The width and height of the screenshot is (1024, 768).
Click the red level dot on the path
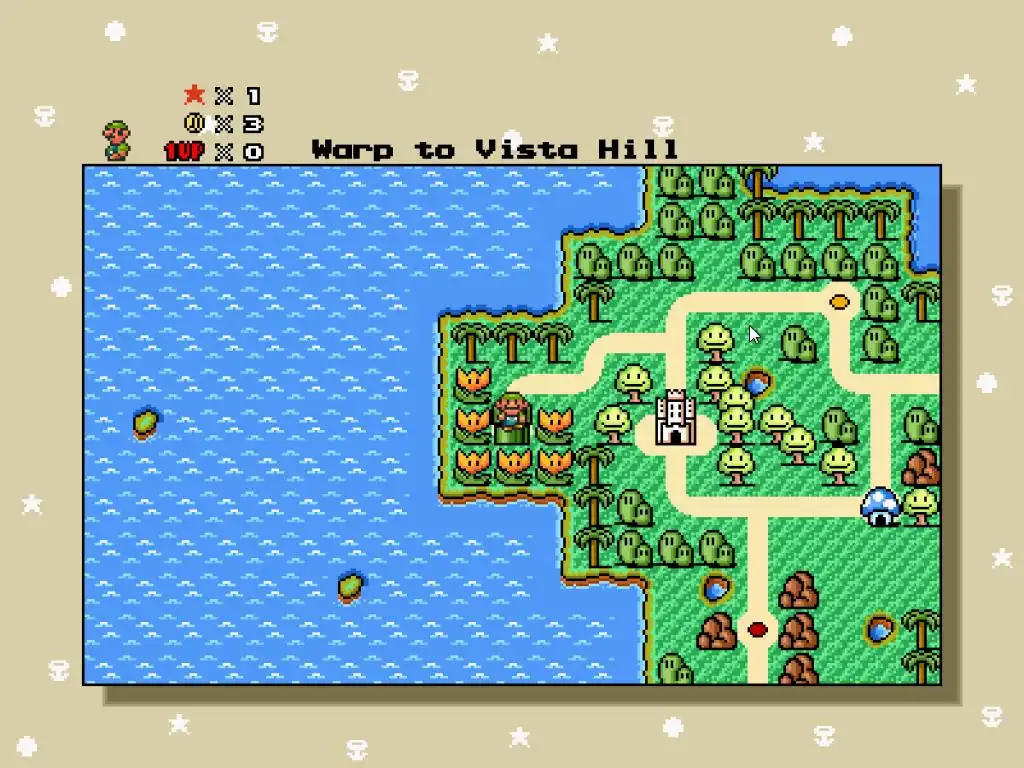pos(758,629)
